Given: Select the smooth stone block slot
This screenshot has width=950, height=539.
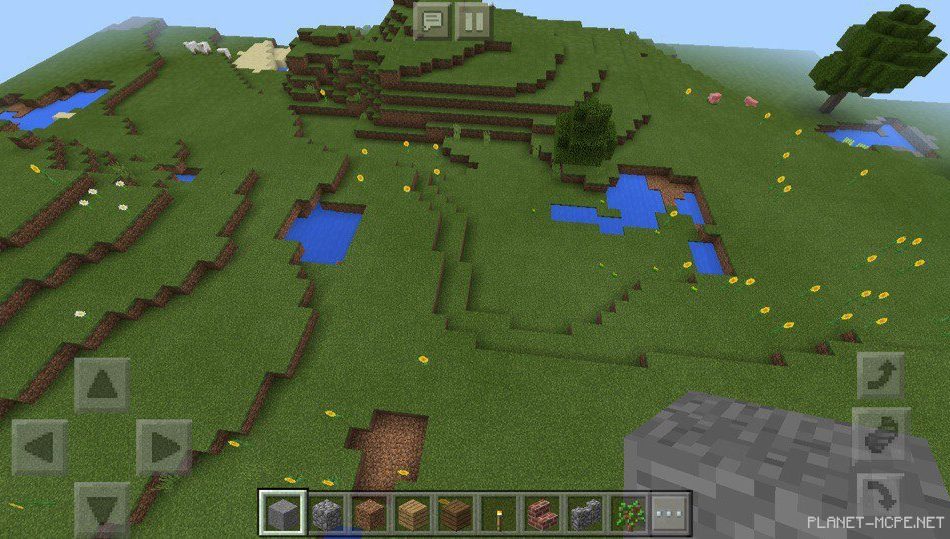Looking at the screenshot, I should point(281,513).
